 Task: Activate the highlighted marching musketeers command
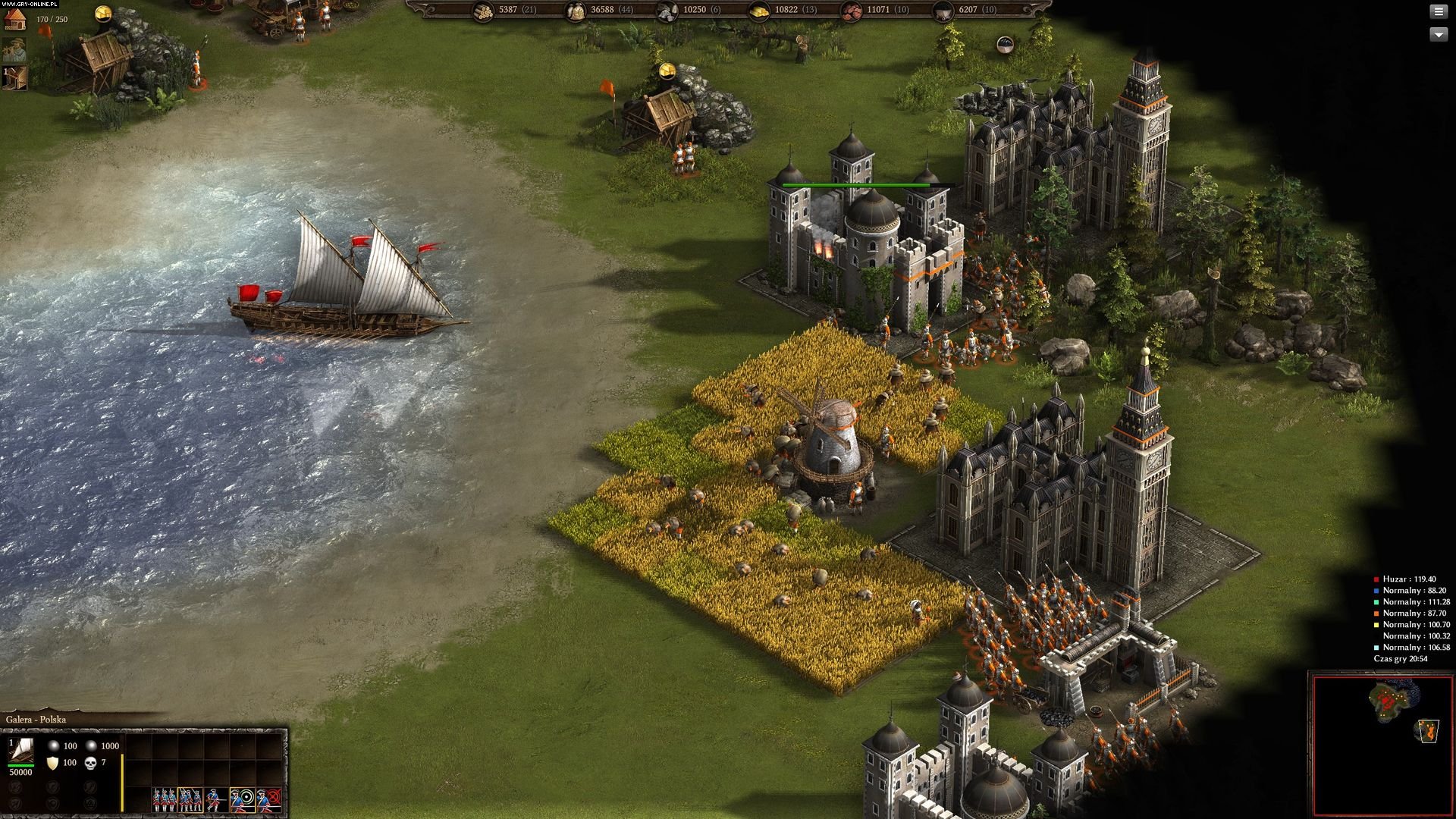point(190,799)
